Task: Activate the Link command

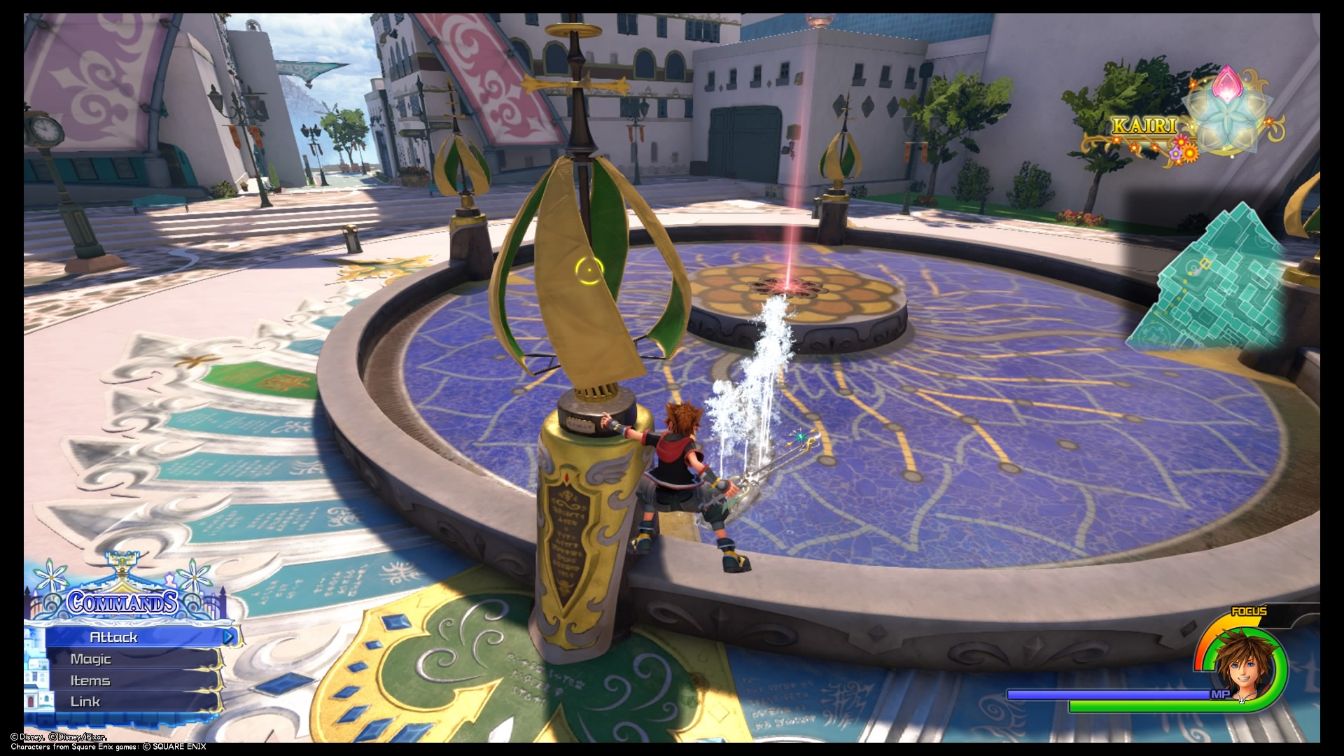Action: [85, 700]
